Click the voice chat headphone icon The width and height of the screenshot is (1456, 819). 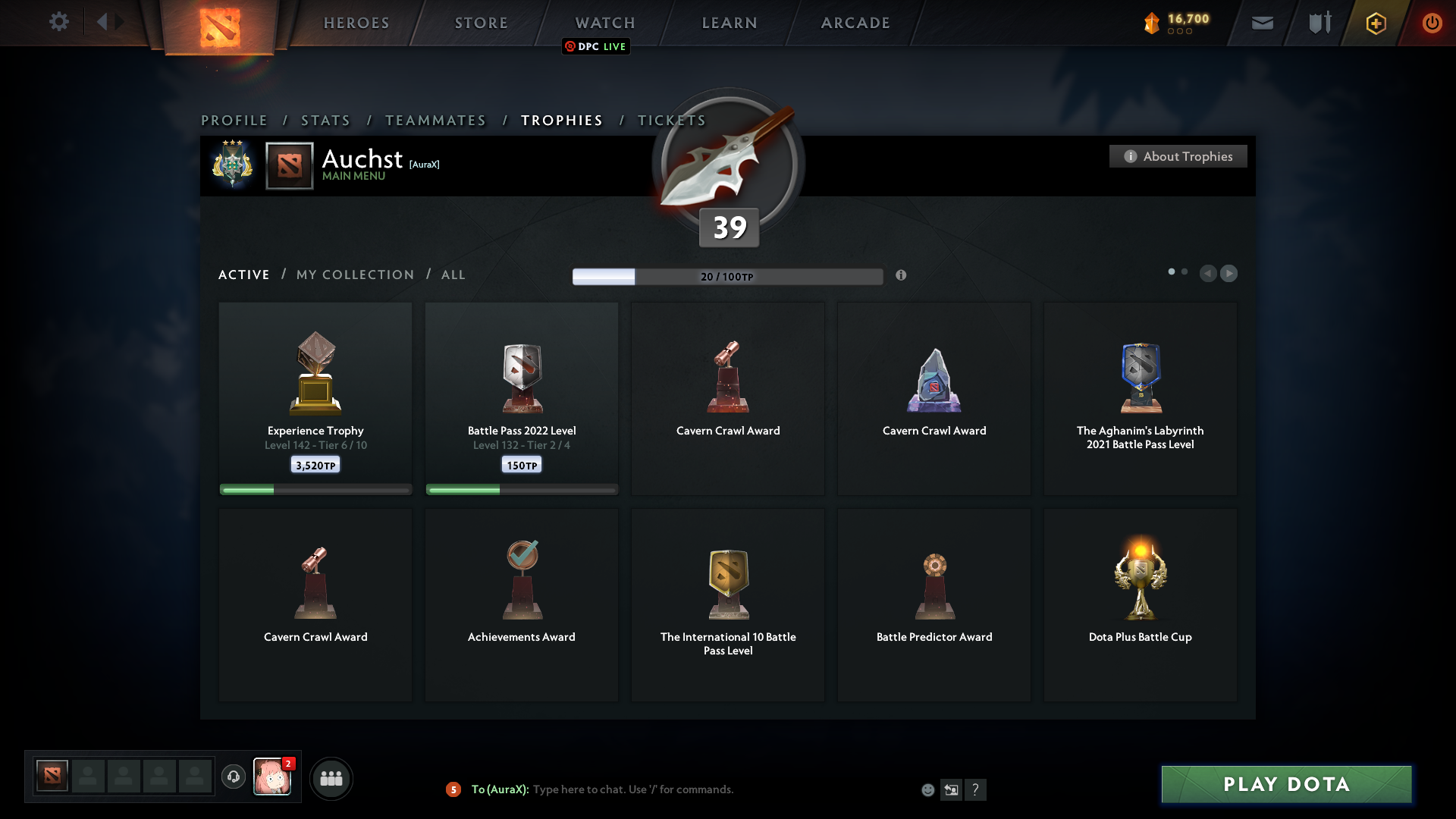pyautogui.click(x=234, y=777)
